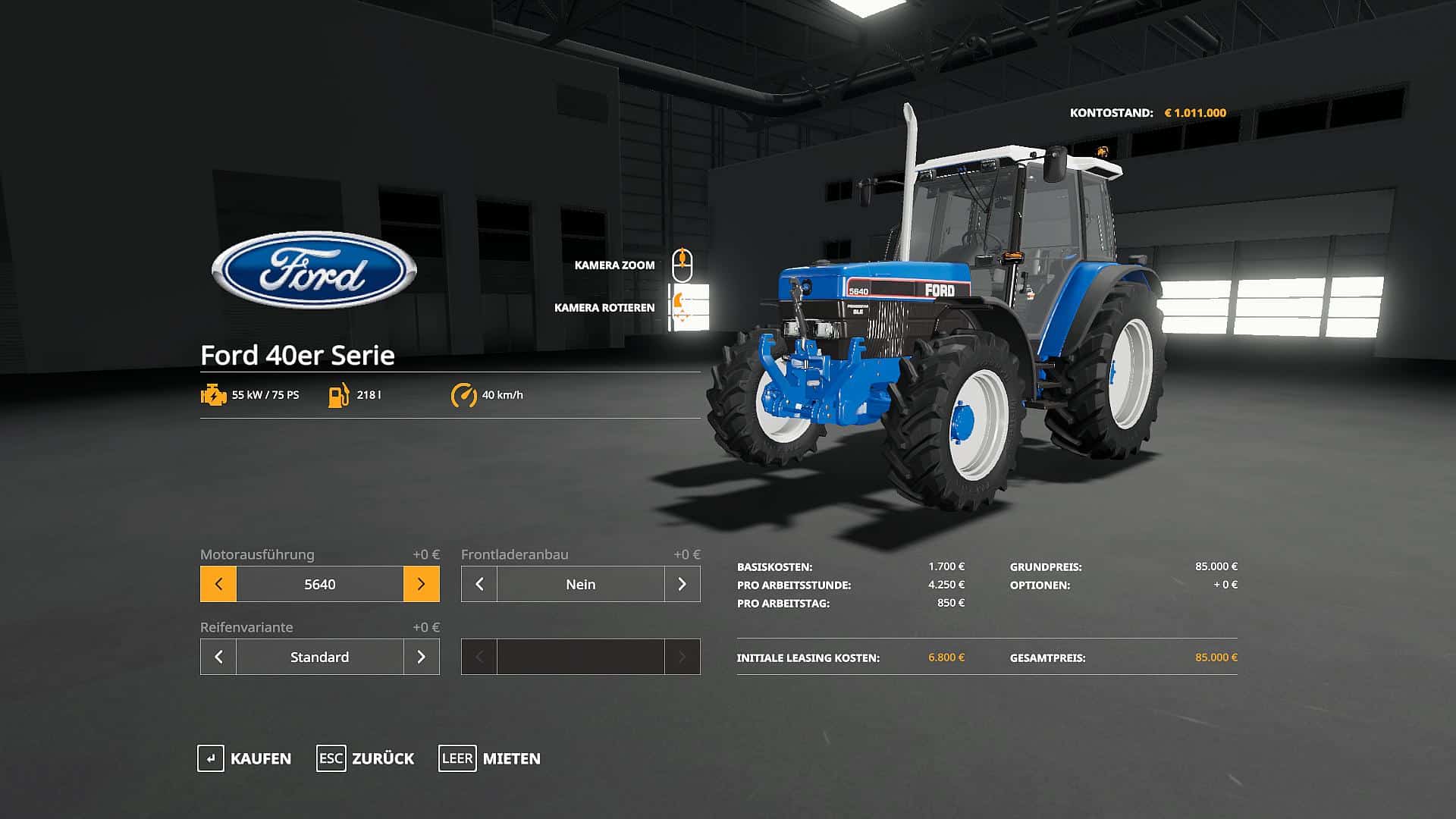Buy the tractor with Kaufen
Viewport: 1456px width, 819px height.
[244, 758]
